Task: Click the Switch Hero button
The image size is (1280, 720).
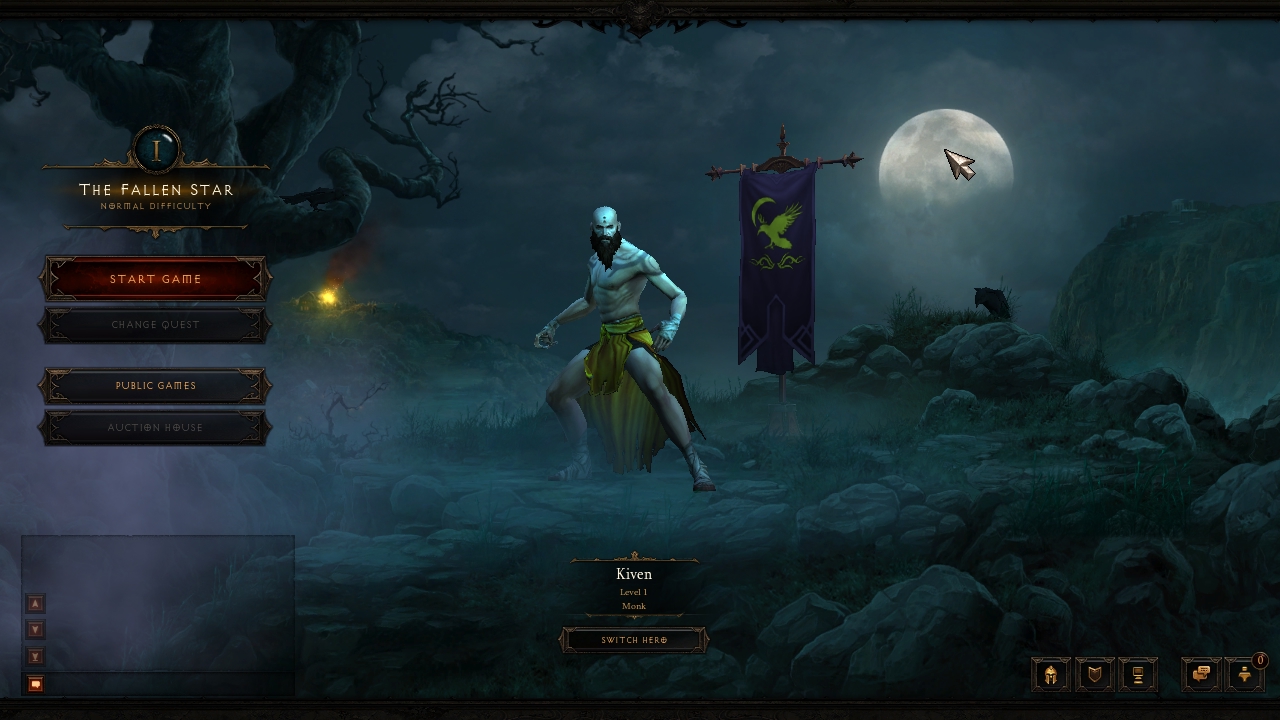Action: 634,640
